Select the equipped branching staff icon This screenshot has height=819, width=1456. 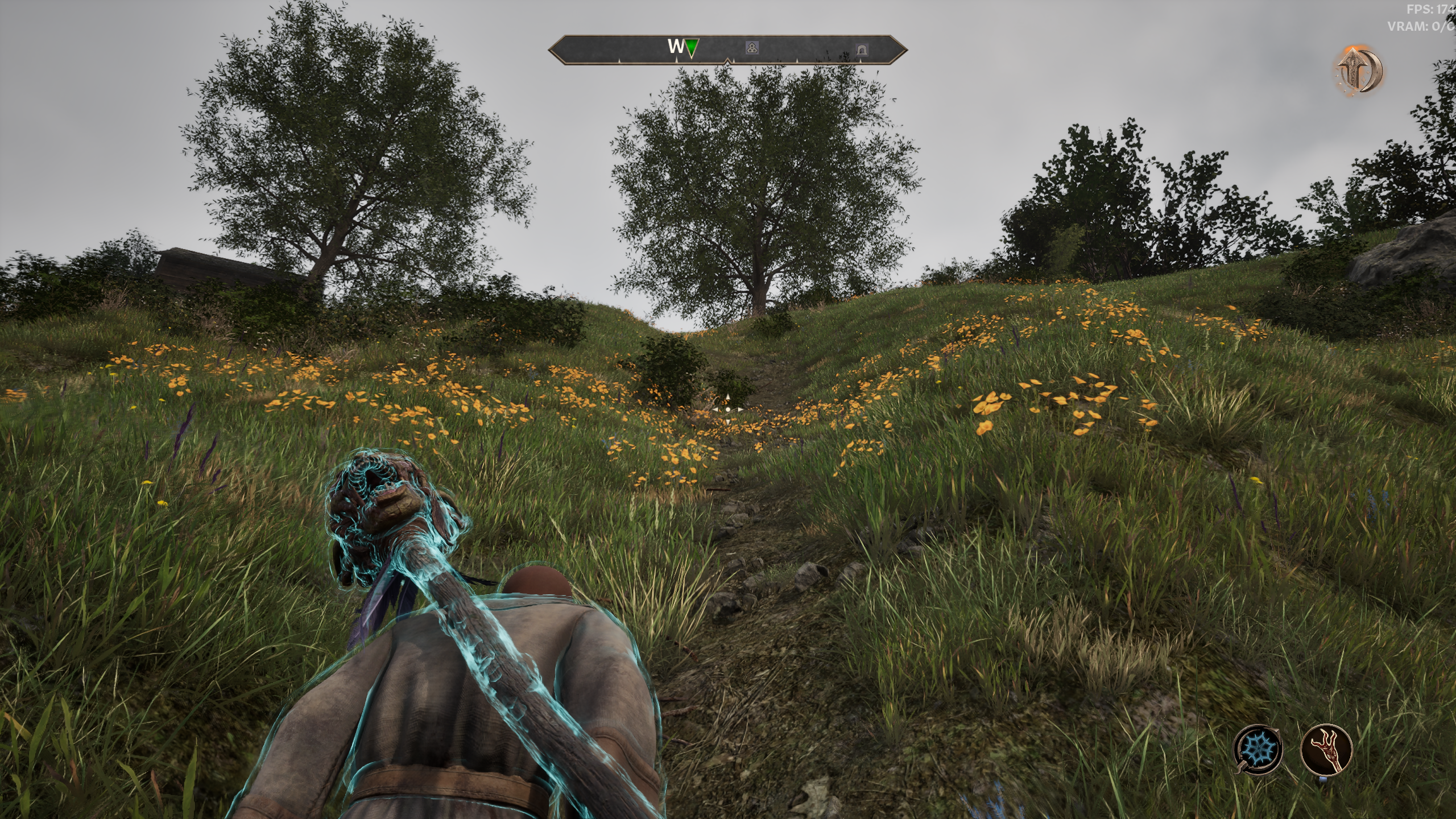click(x=1326, y=749)
